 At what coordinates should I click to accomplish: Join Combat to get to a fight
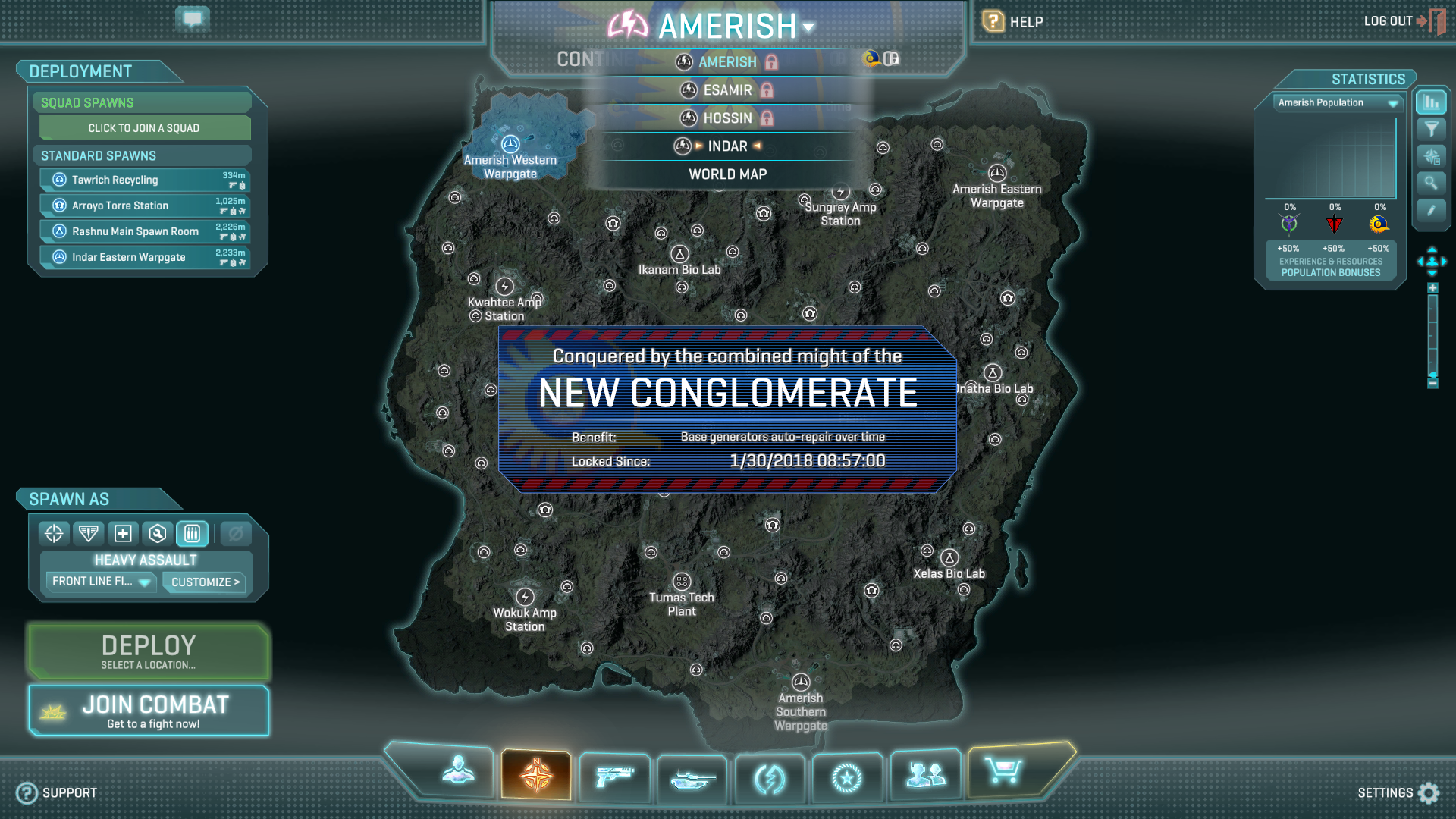coord(149,711)
